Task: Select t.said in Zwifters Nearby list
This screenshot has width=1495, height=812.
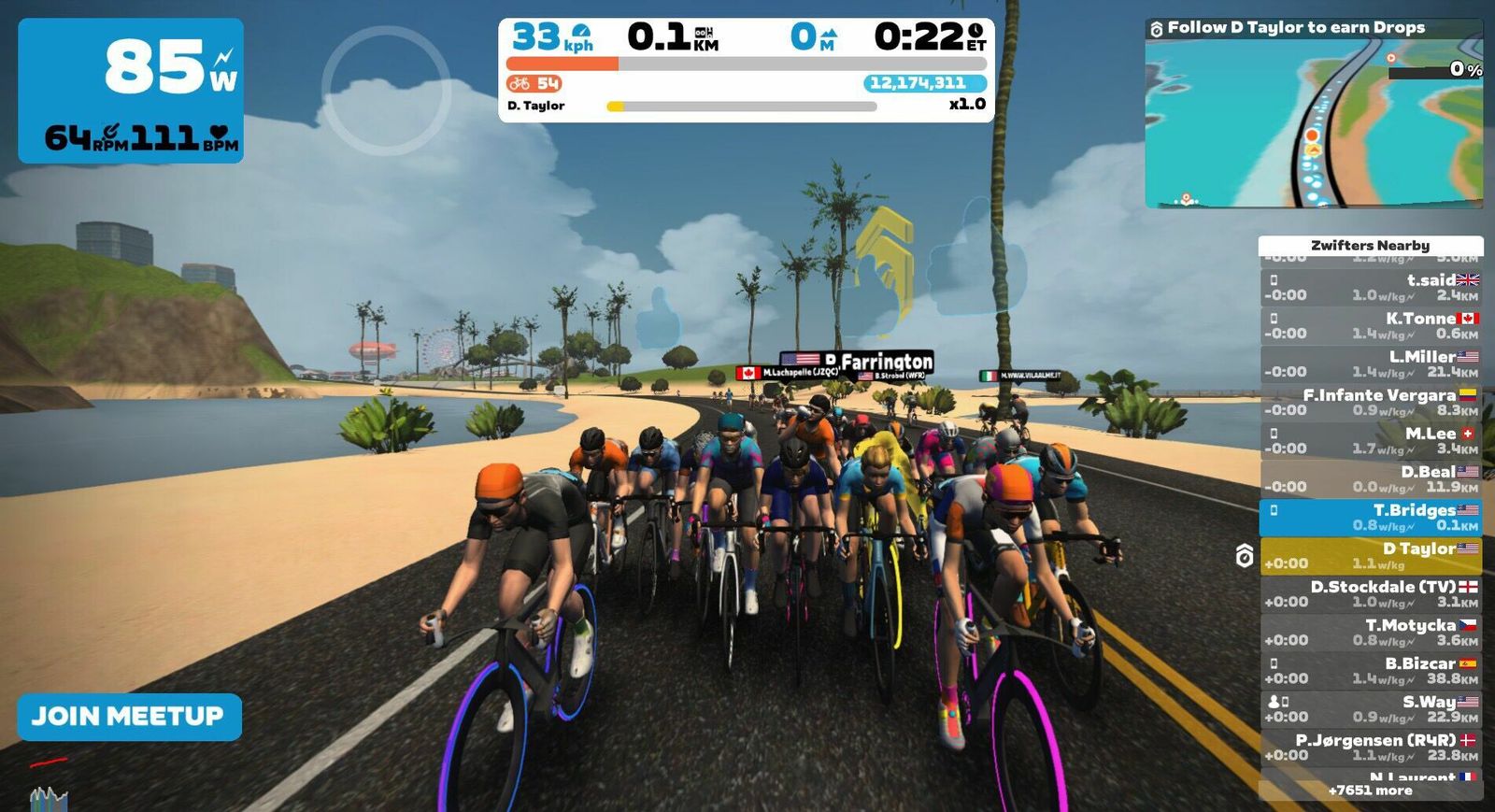Action: point(1371,288)
